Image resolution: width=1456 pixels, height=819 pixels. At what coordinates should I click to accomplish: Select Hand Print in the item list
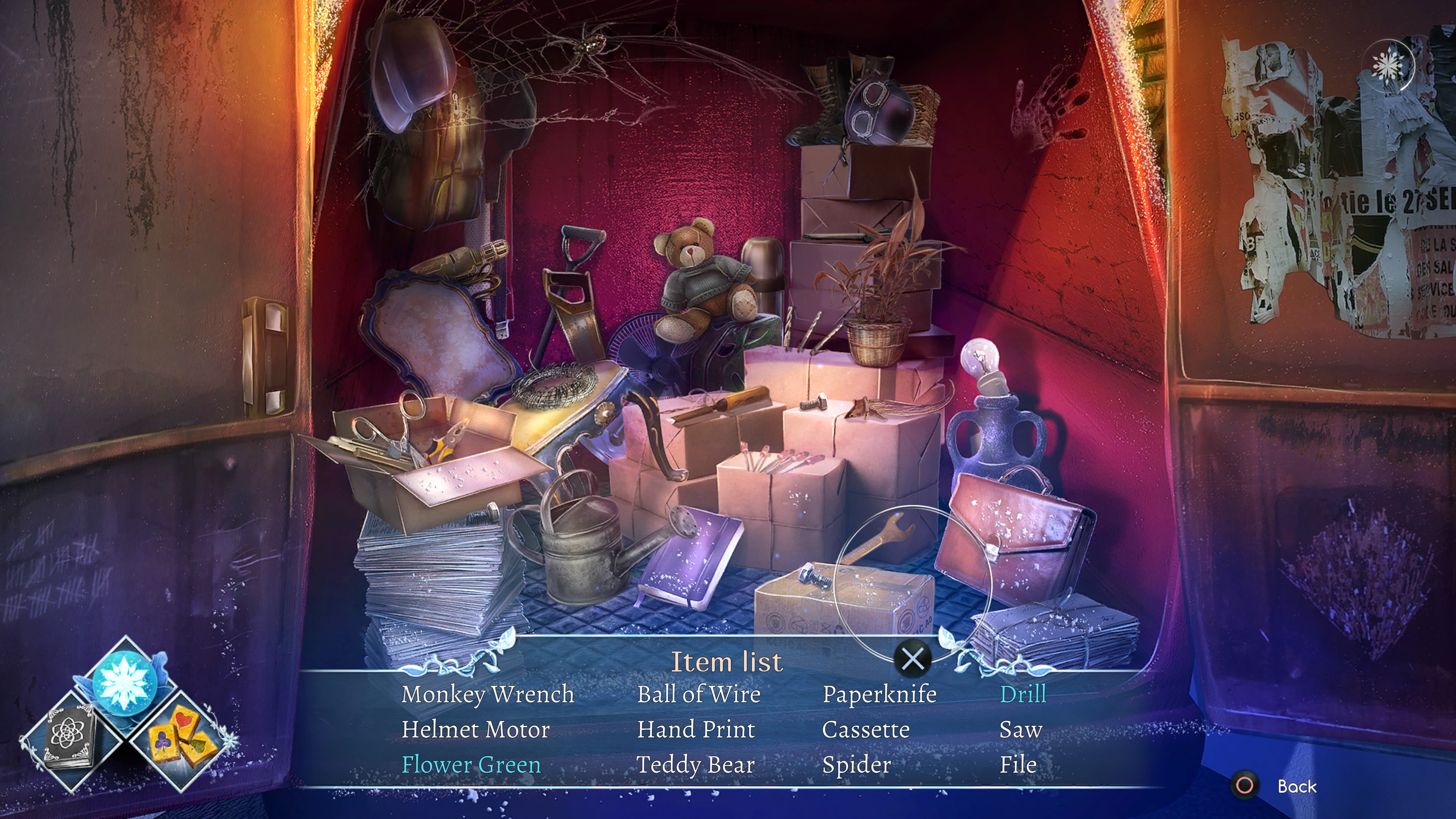tap(696, 730)
